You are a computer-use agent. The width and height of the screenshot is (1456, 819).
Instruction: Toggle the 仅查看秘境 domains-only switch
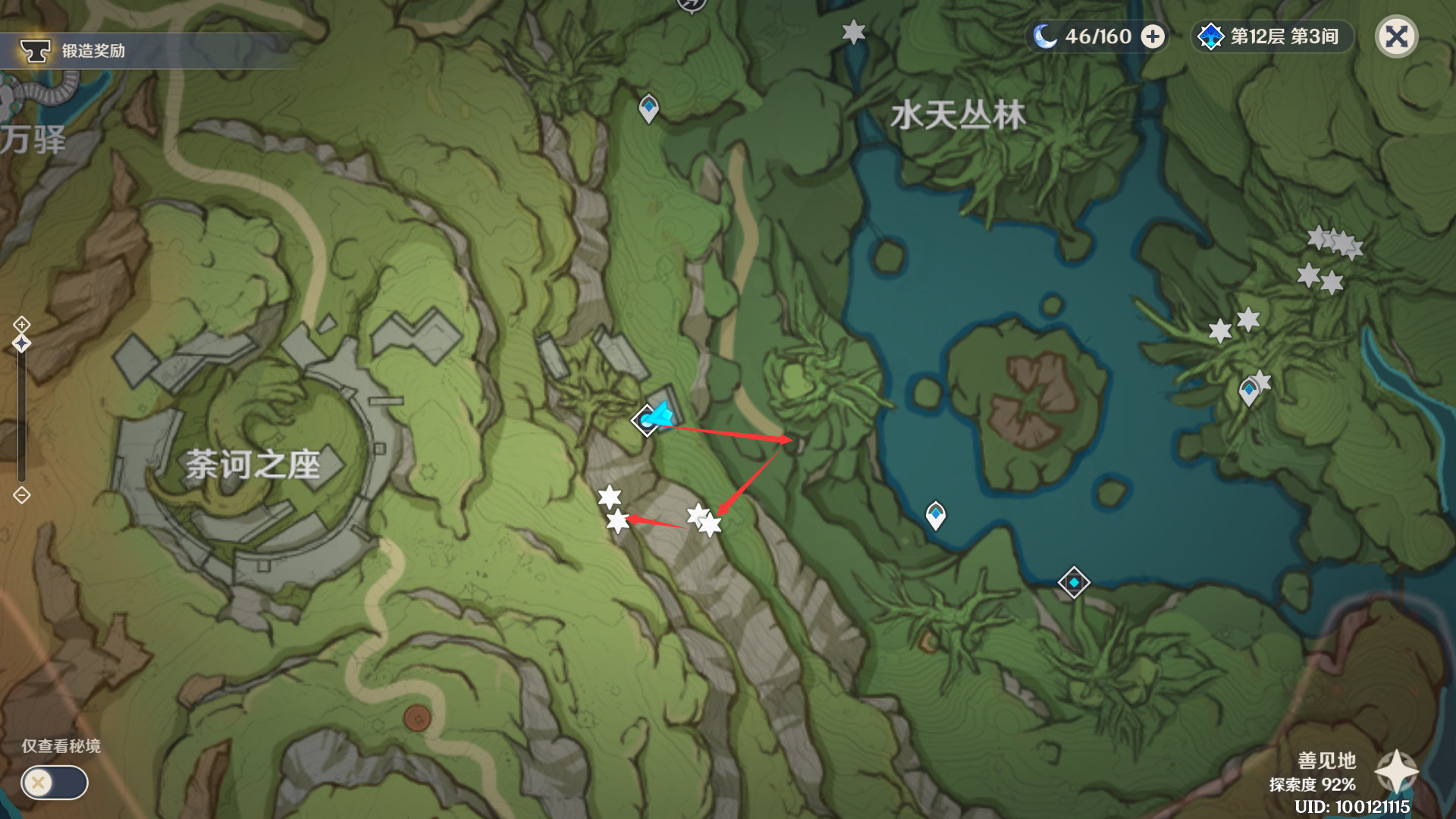point(54,782)
